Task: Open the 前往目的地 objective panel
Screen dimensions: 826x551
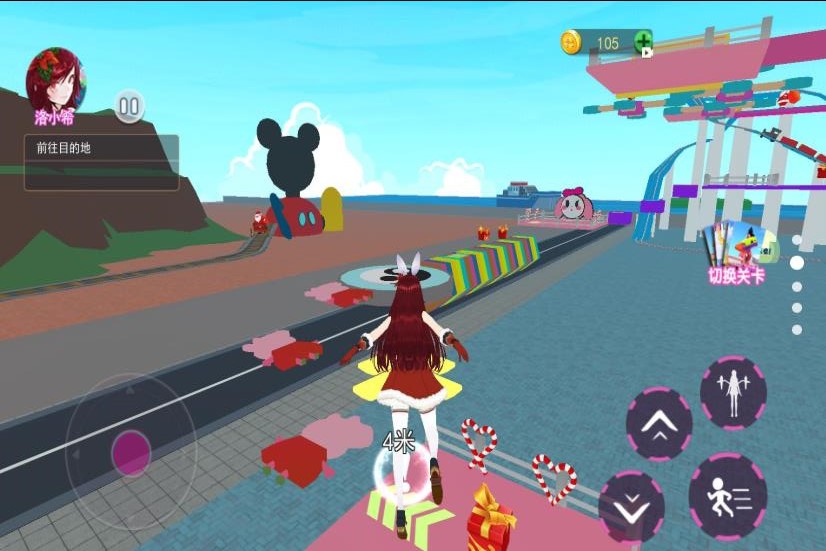Action: click(x=102, y=162)
